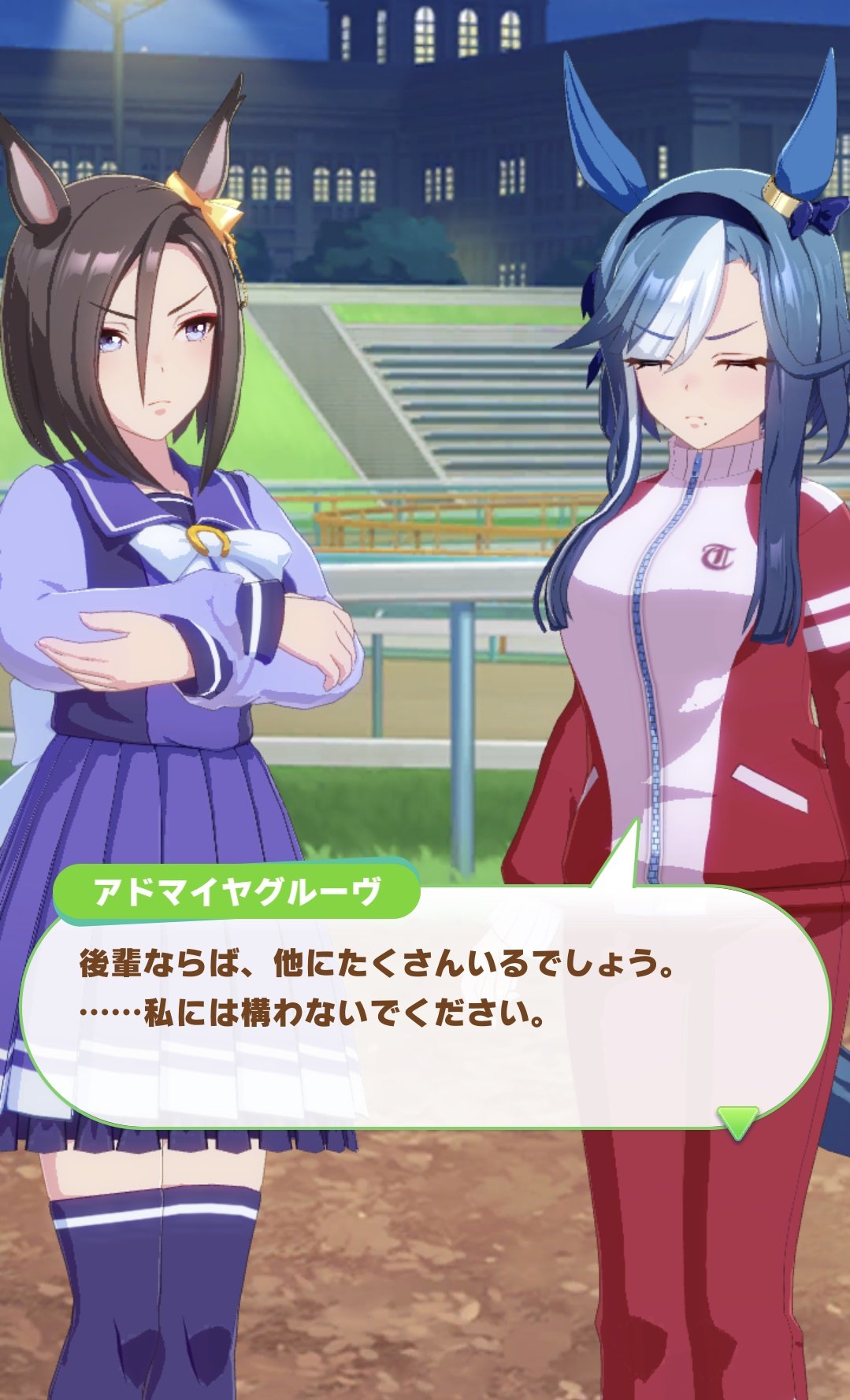The height and width of the screenshot is (1400, 850).
Task: Advance dialogue with the green arrow
Action: point(737,1120)
